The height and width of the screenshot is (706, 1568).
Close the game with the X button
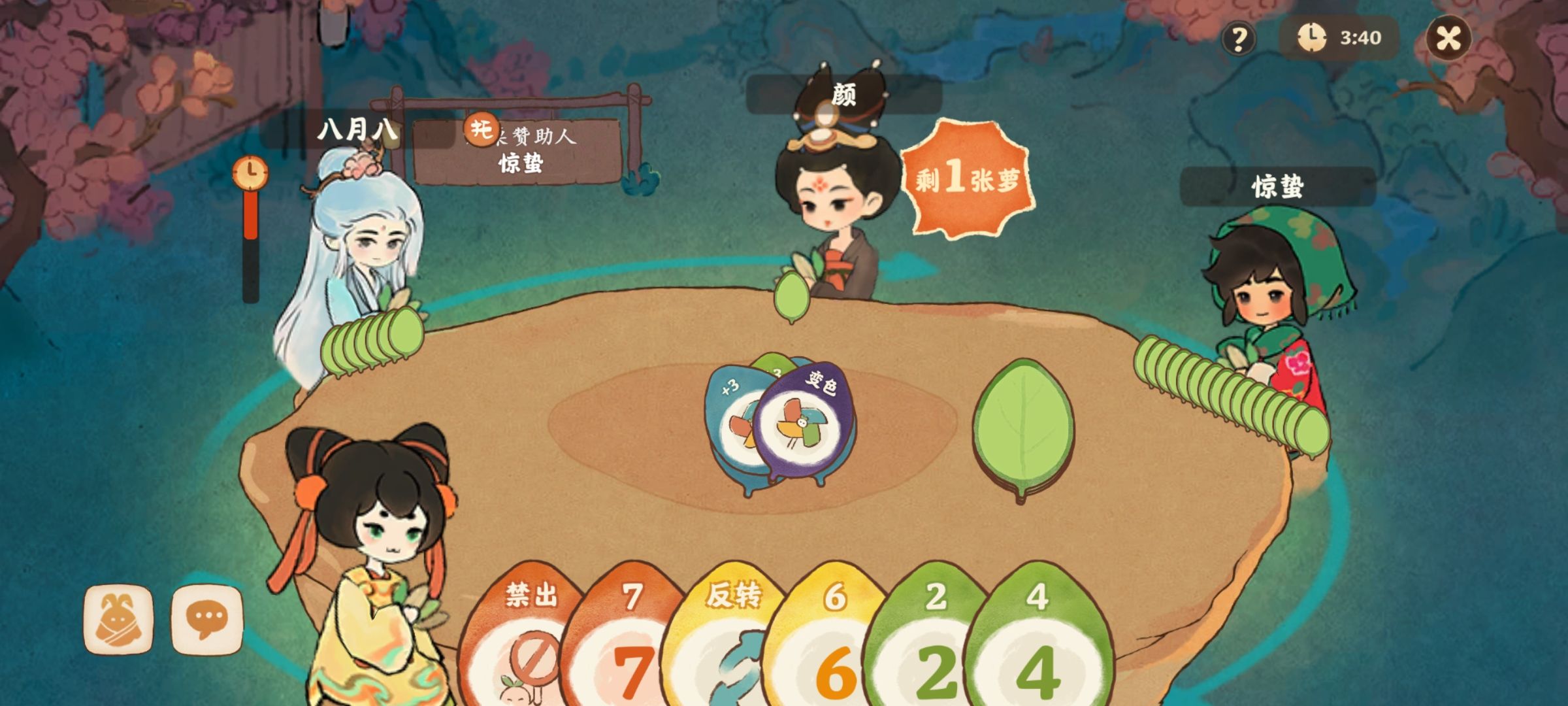click(1448, 38)
